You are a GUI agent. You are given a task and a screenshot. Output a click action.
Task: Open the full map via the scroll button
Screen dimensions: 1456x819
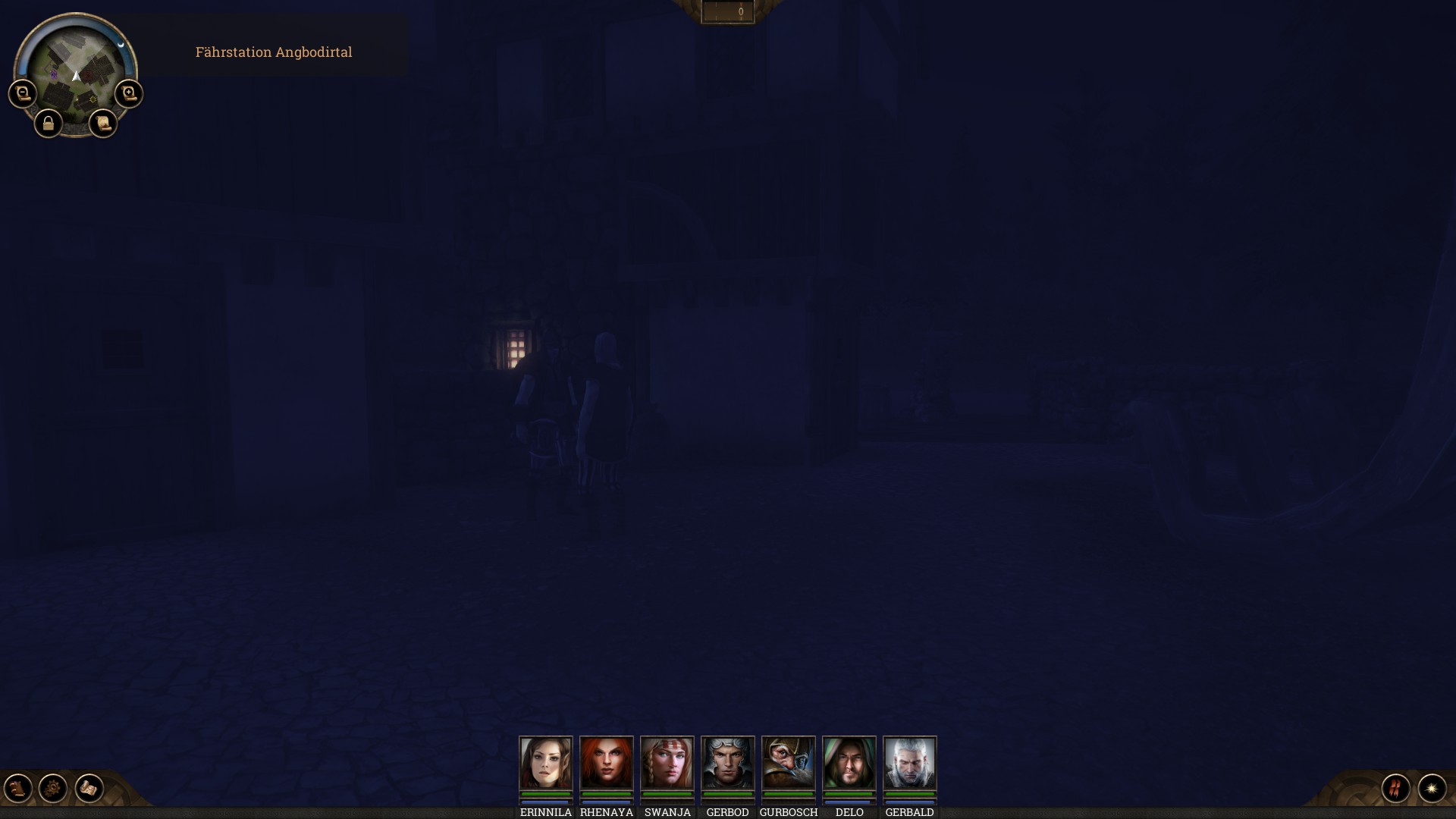pyautogui.click(x=103, y=124)
